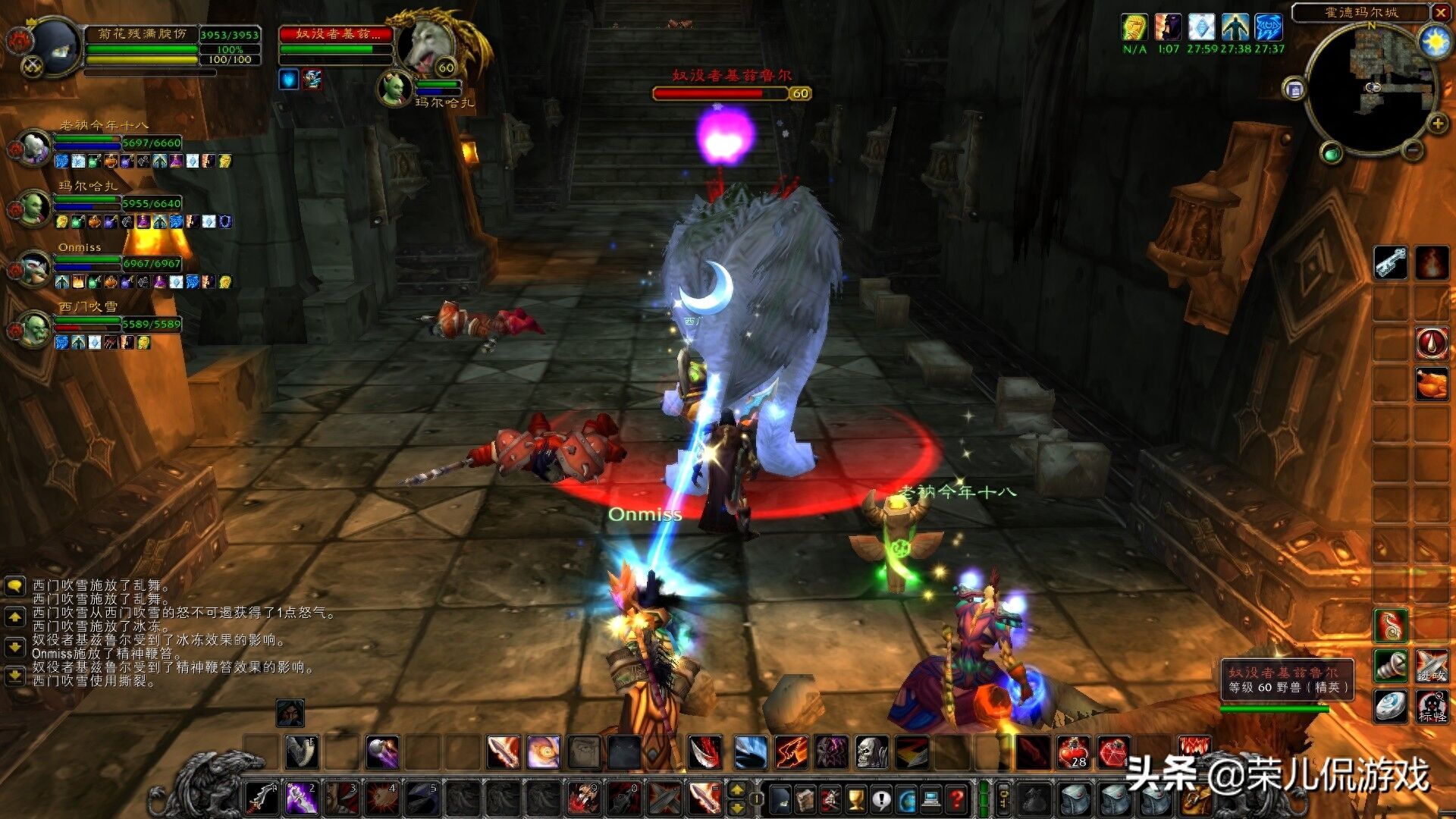Open the character info micro button
This screenshot has width=1456, height=819.
tap(780, 799)
